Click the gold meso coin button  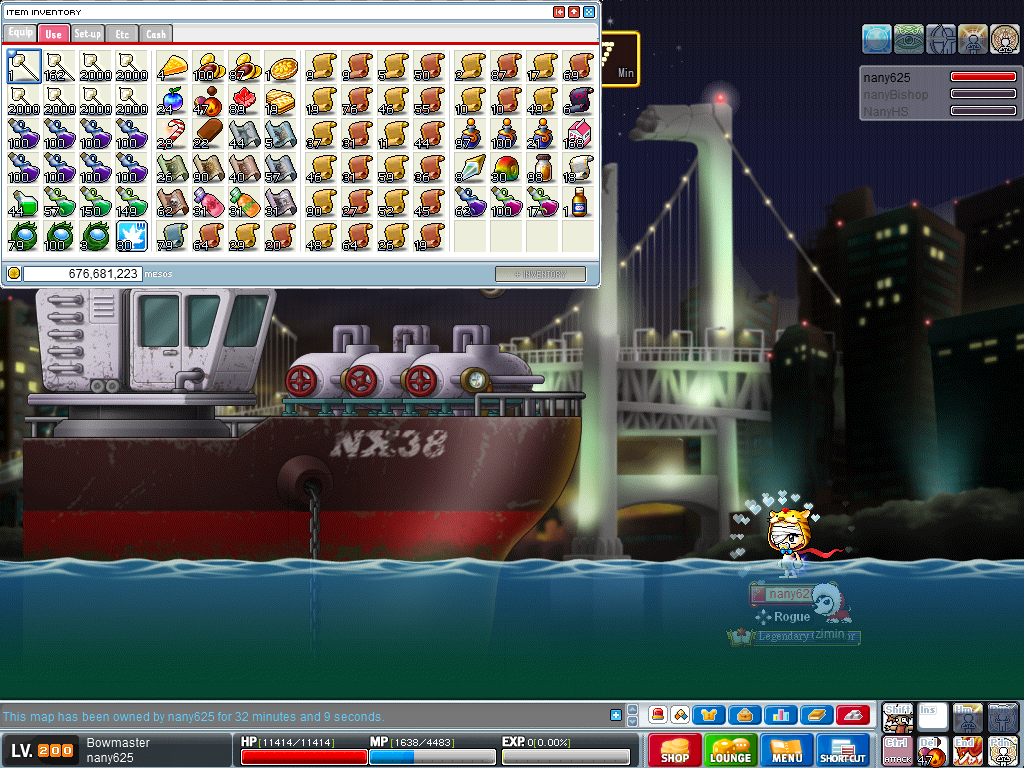click(x=14, y=273)
